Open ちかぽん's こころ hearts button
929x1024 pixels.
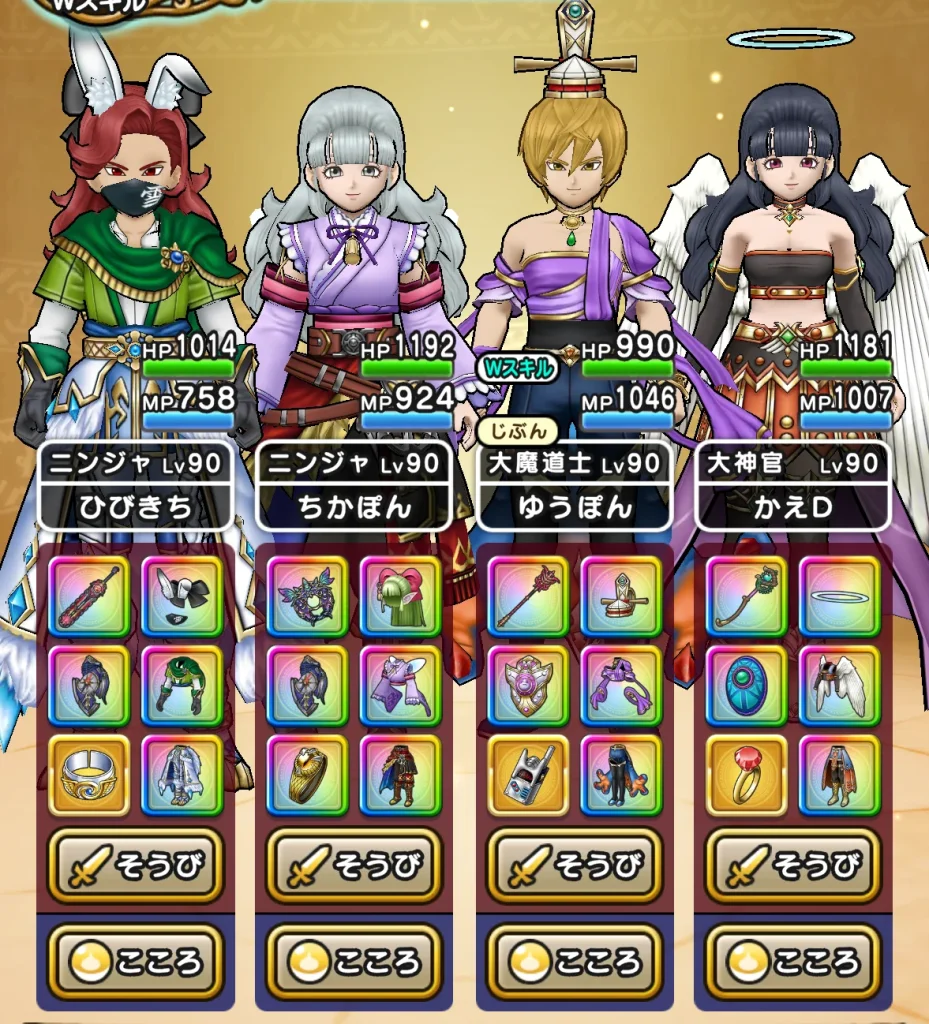354,961
